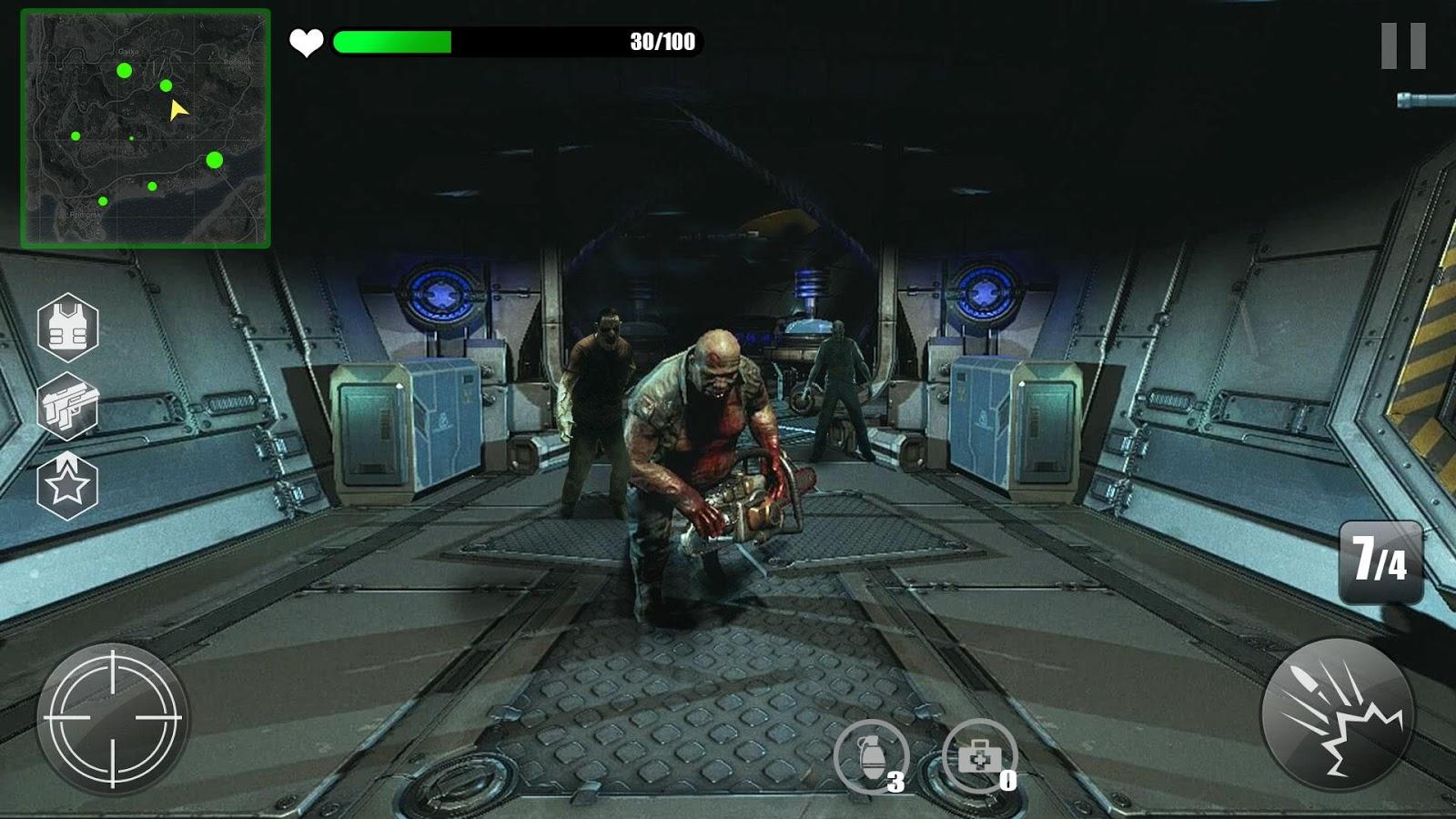Select the body armor vest icon
1456x819 pixels.
click(67, 329)
